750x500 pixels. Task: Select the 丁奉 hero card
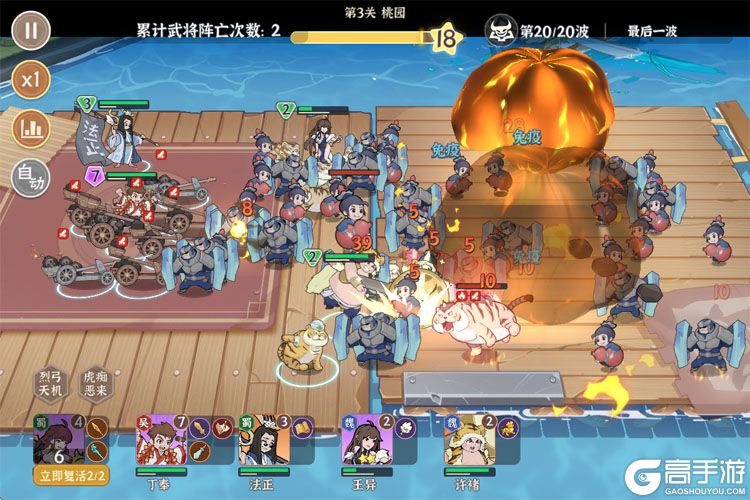[158, 438]
